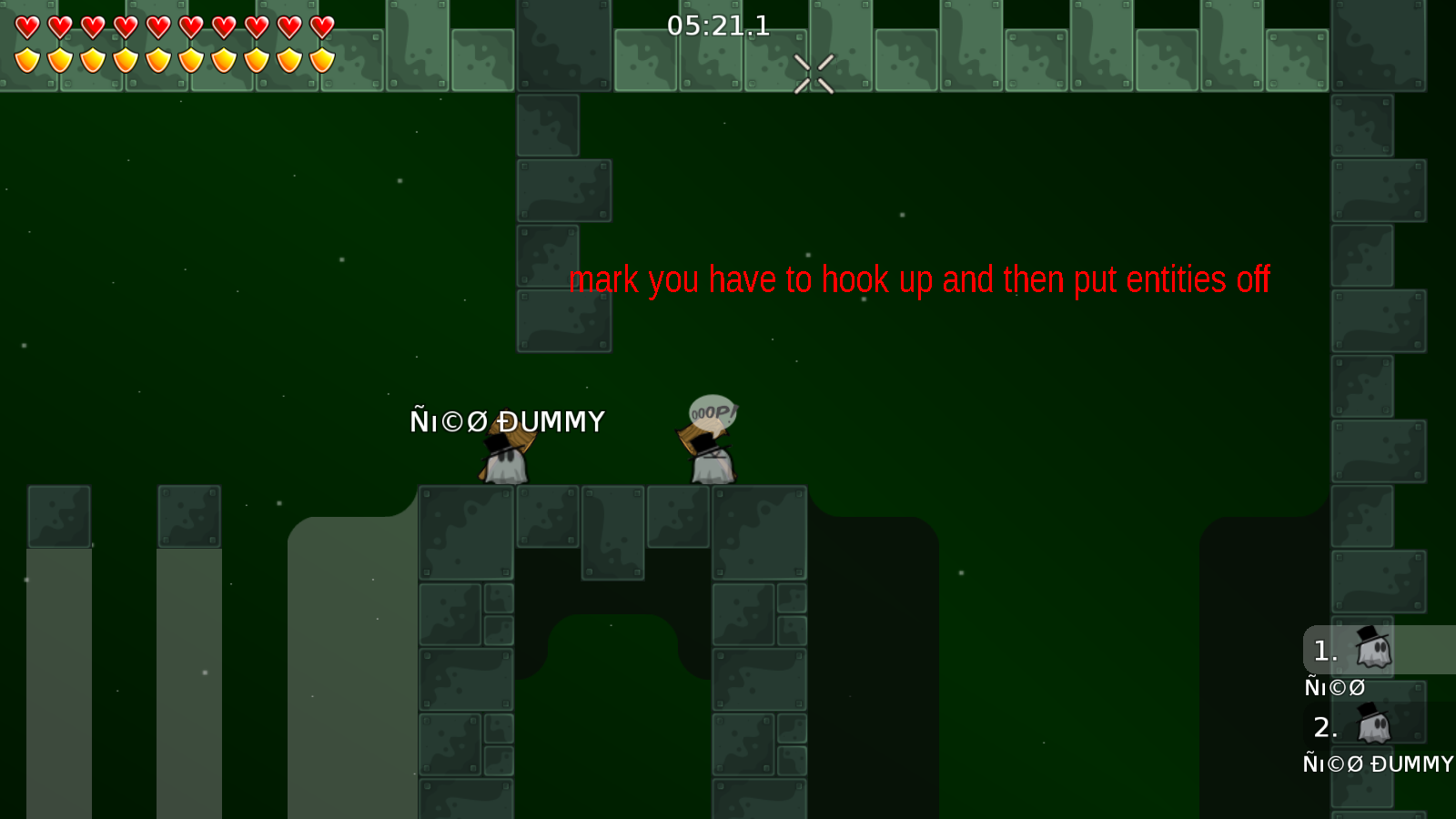
Task: Select rank 2. entry in the scoreboard
Action: tap(1326, 728)
